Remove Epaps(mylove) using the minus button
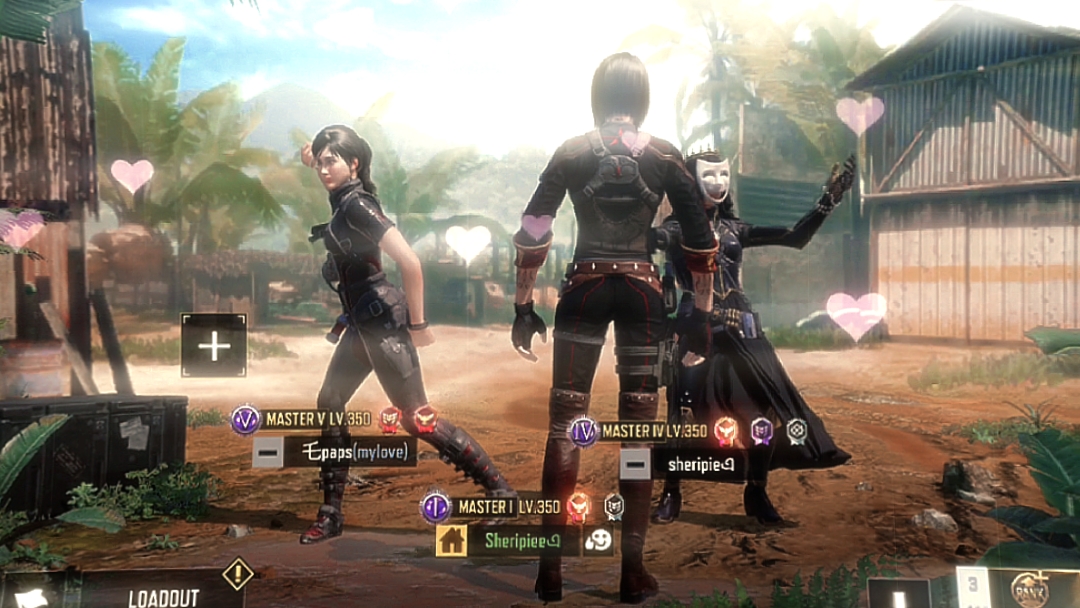The width and height of the screenshot is (1080, 608). pos(267,452)
